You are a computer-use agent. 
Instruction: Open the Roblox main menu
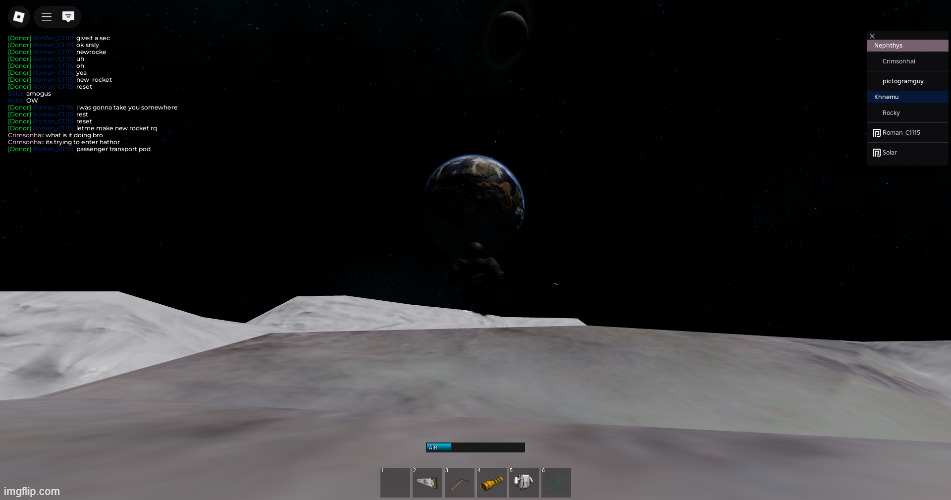pyautogui.click(x=18, y=17)
